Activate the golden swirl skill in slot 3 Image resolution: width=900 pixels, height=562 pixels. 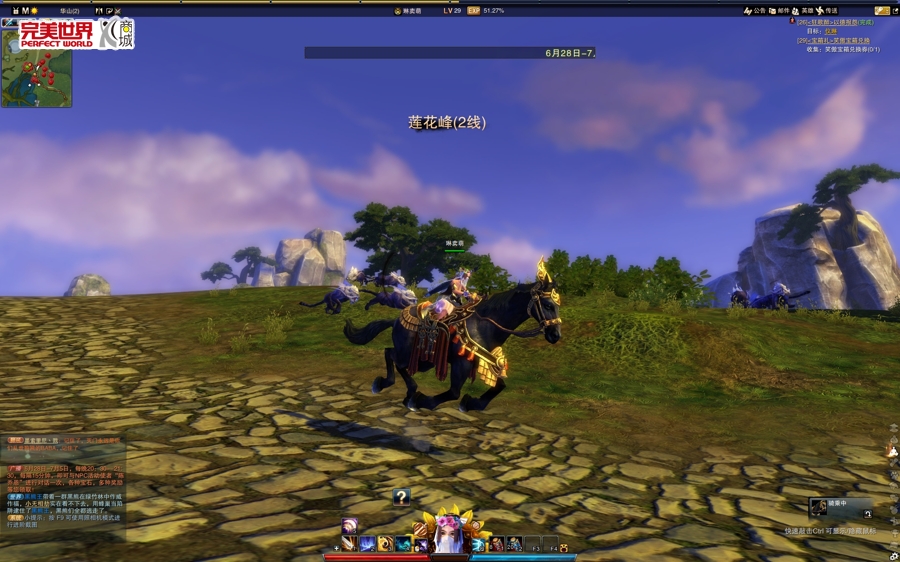pos(385,544)
